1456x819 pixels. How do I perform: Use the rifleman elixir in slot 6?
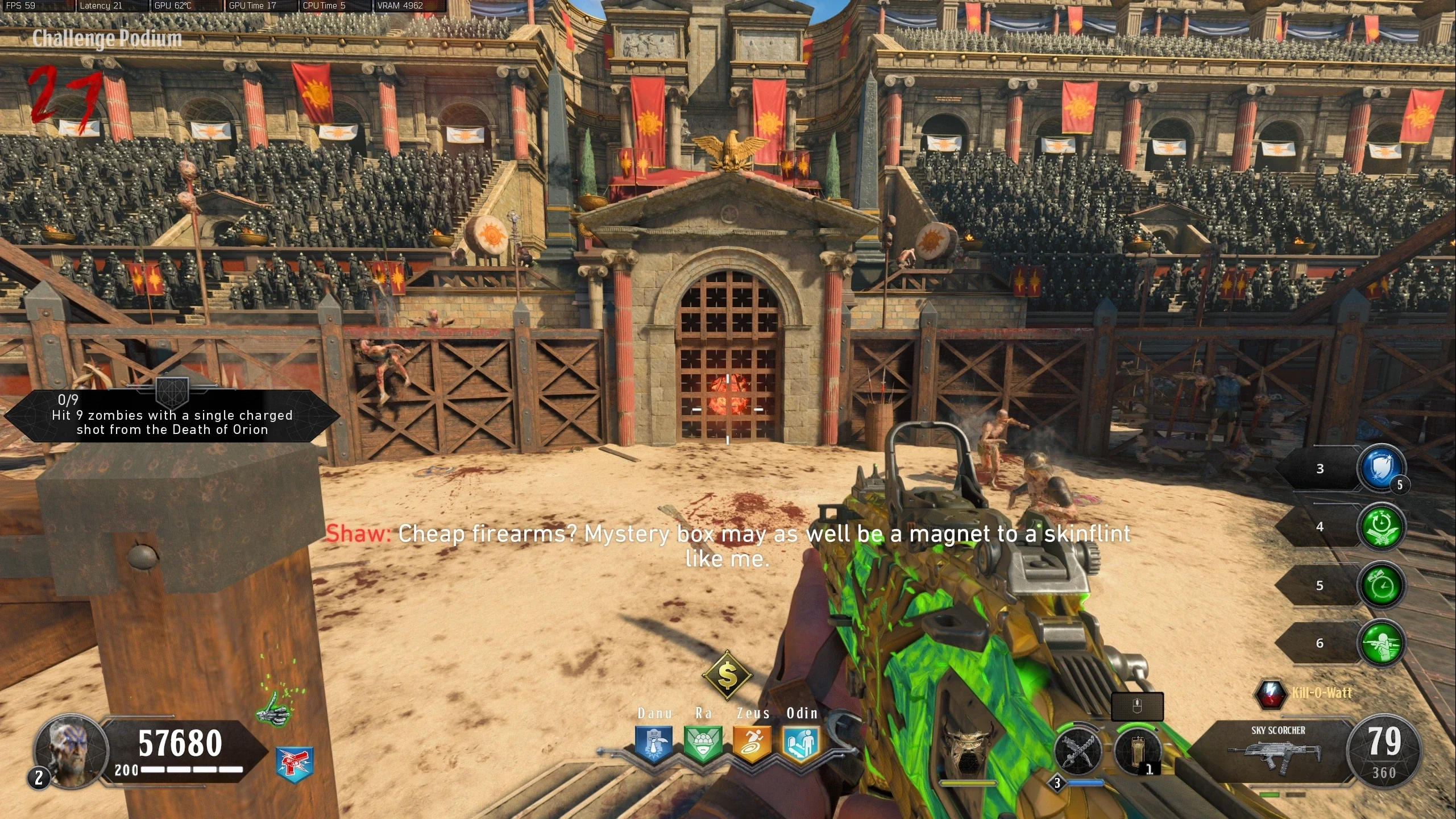[x=1382, y=643]
